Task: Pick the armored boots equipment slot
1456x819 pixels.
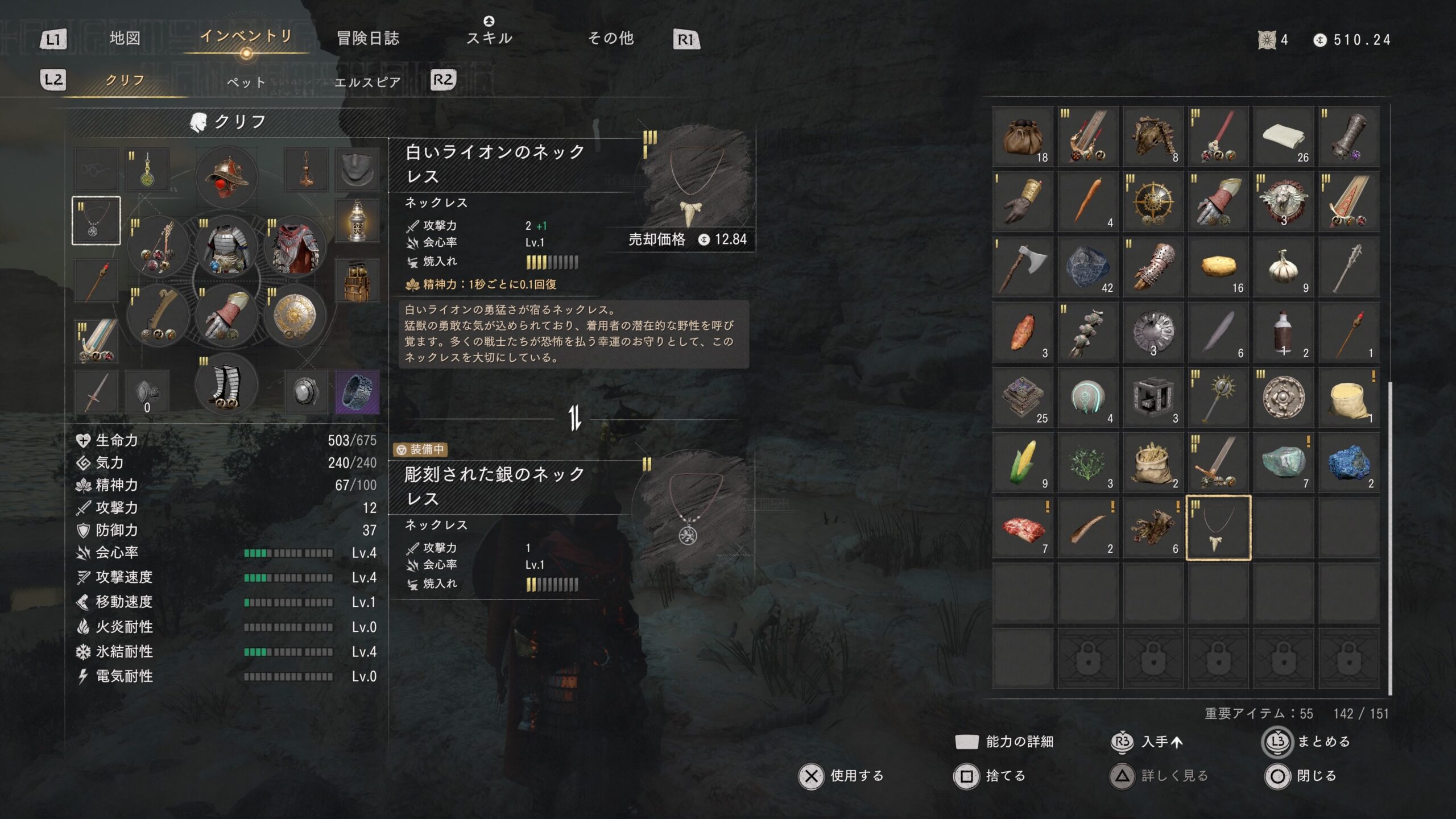Action: (226, 387)
